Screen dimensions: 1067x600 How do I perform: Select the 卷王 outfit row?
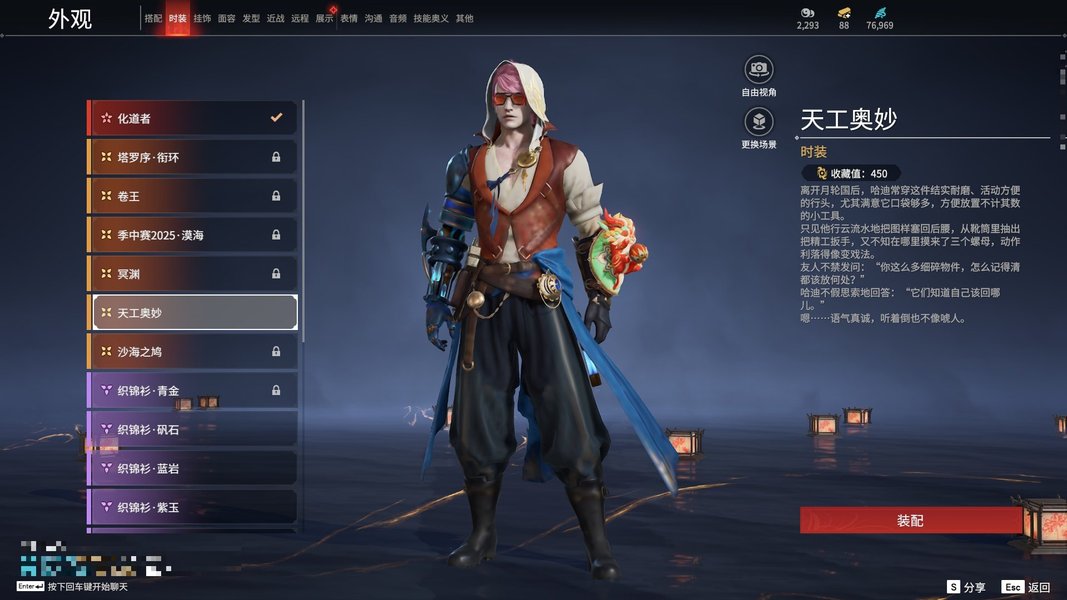pos(193,196)
